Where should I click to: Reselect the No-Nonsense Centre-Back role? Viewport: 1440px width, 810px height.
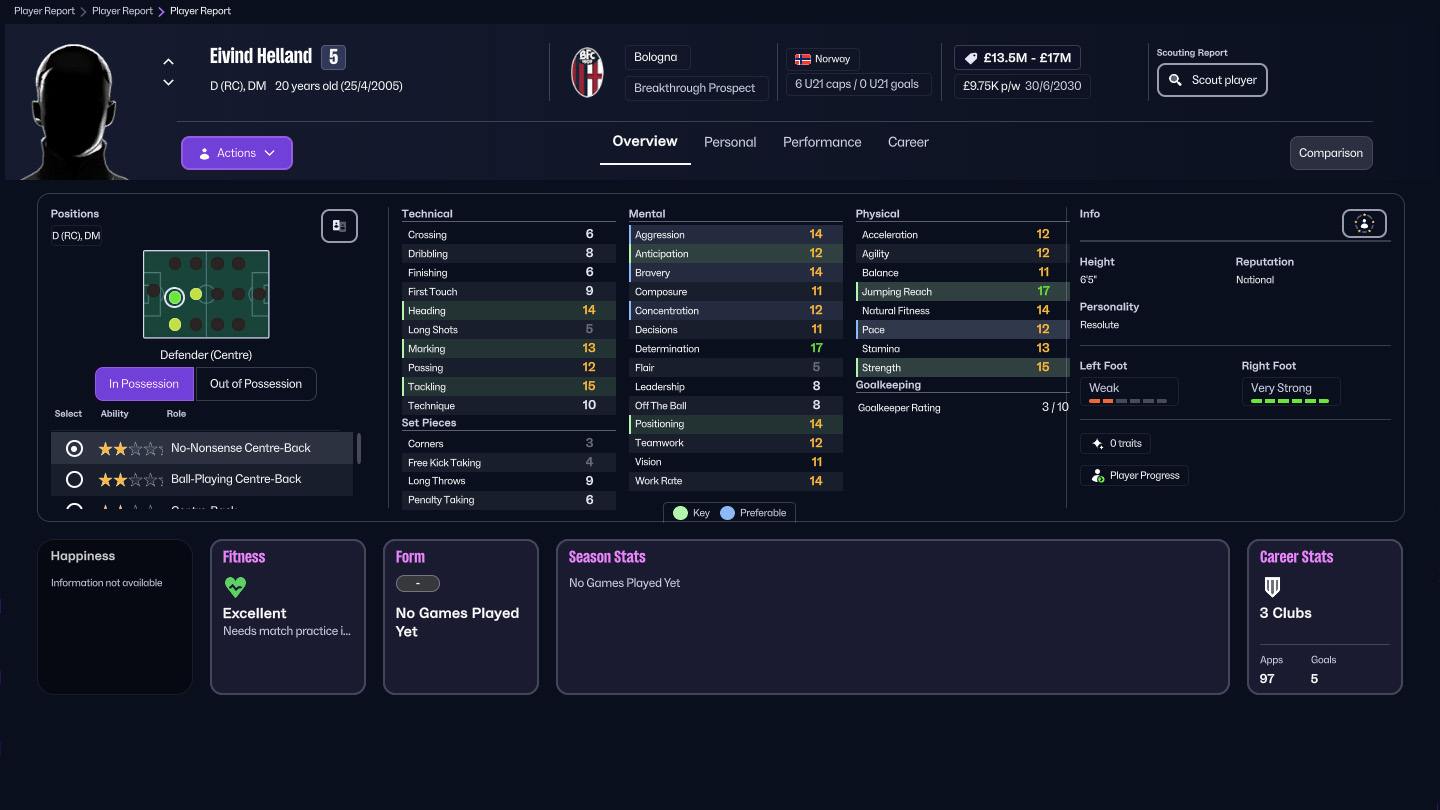pyautogui.click(x=72, y=448)
